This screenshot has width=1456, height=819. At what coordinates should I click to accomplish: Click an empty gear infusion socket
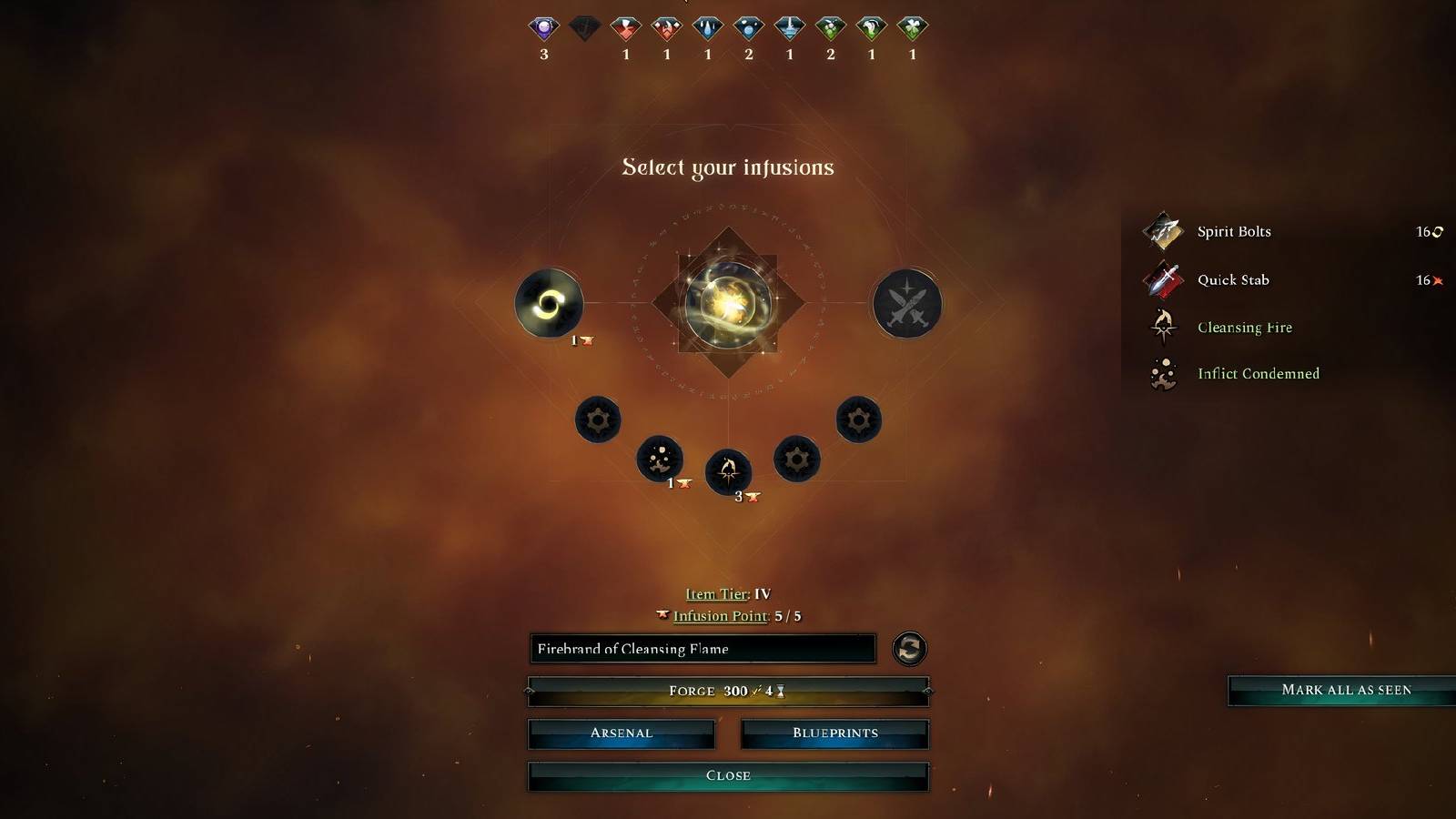(x=598, y=420)
